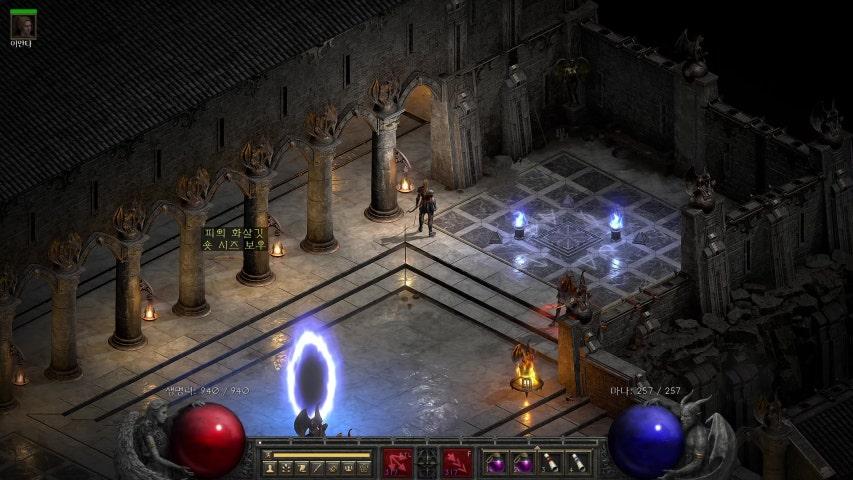853x480 pixels.
Task: Click the mercenary portrait in the corner
Action: 22,26
